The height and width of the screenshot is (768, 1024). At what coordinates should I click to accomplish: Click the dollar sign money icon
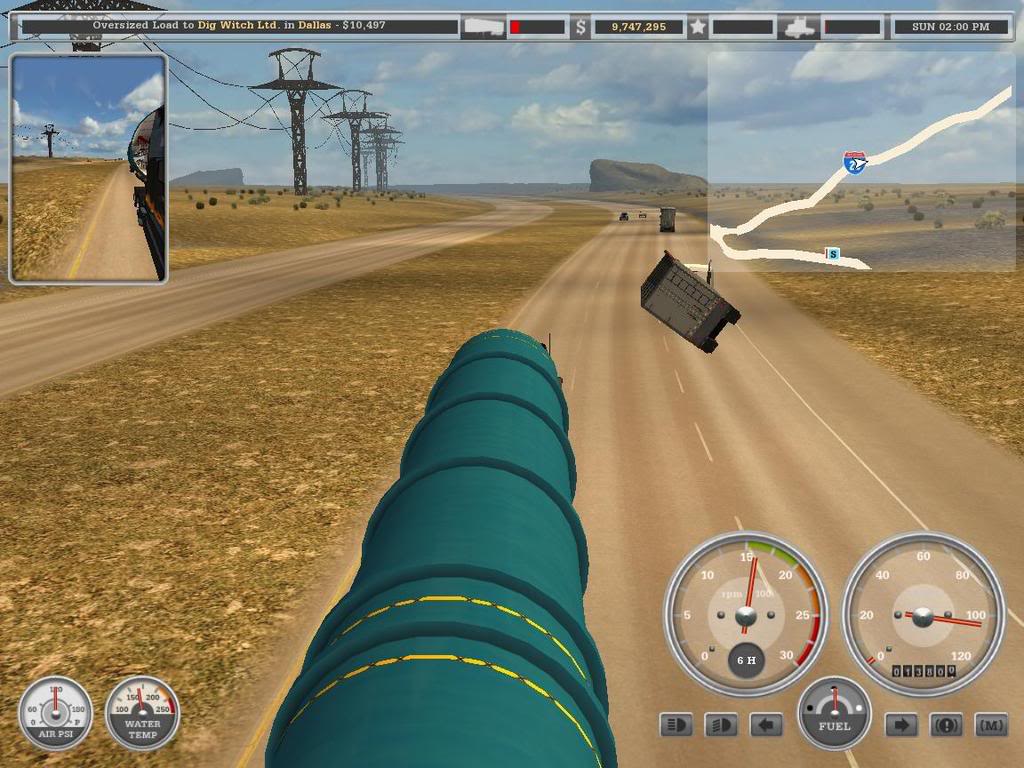coord(580,27)
